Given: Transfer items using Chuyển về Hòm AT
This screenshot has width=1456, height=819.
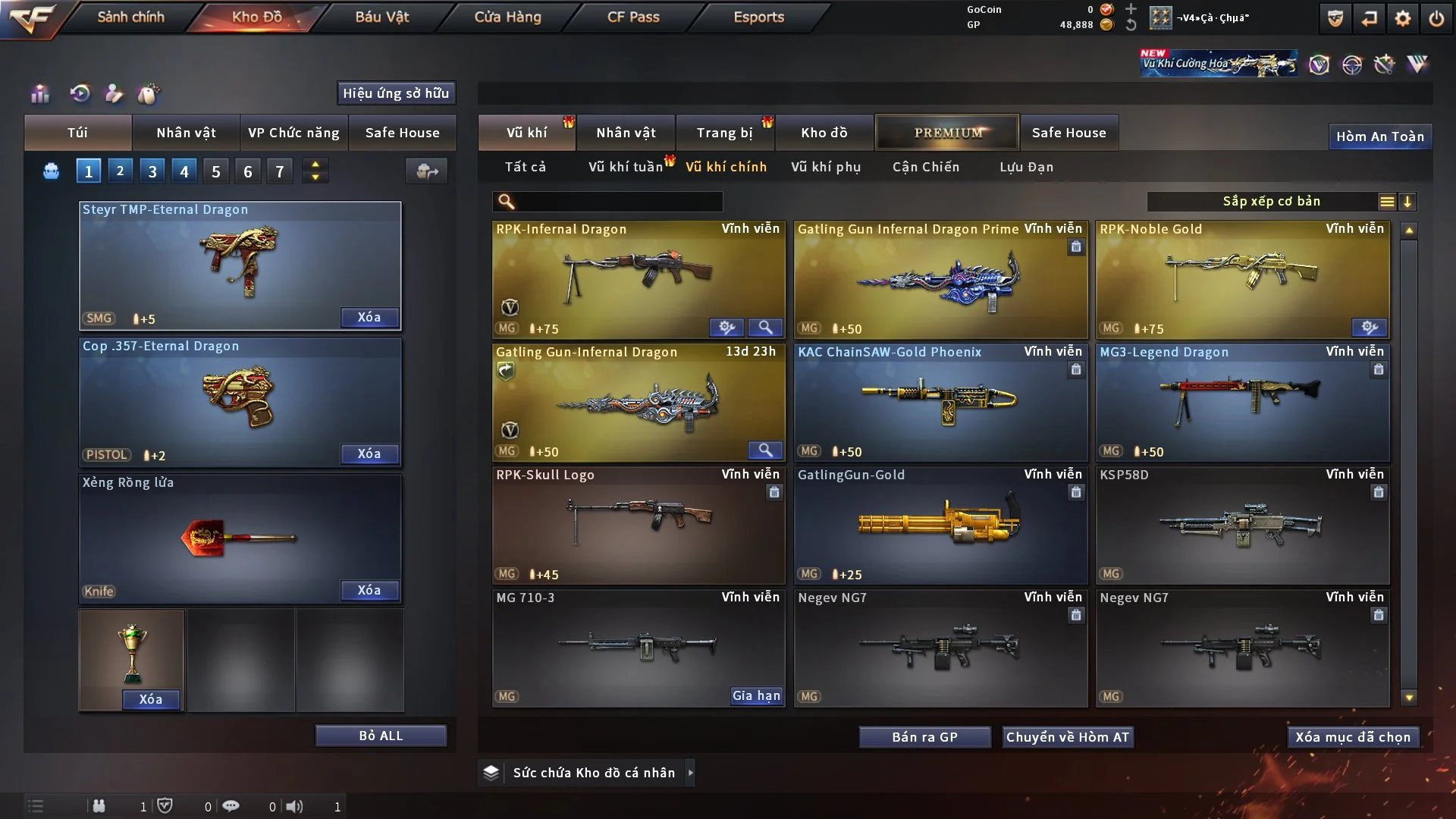Looking at the screenshot, I should click(1068, 737).
